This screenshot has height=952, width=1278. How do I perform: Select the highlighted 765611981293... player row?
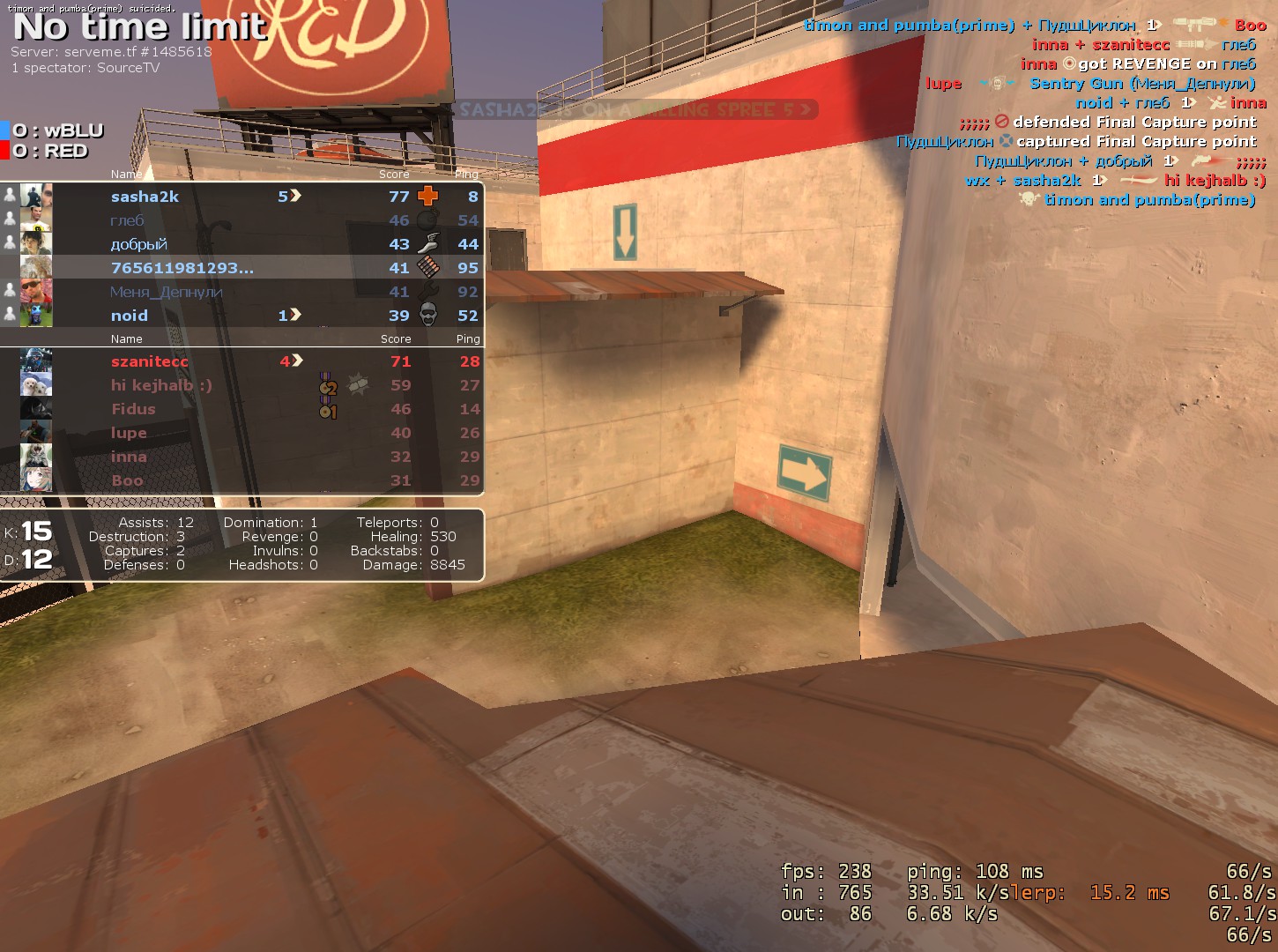coord(182,268)
